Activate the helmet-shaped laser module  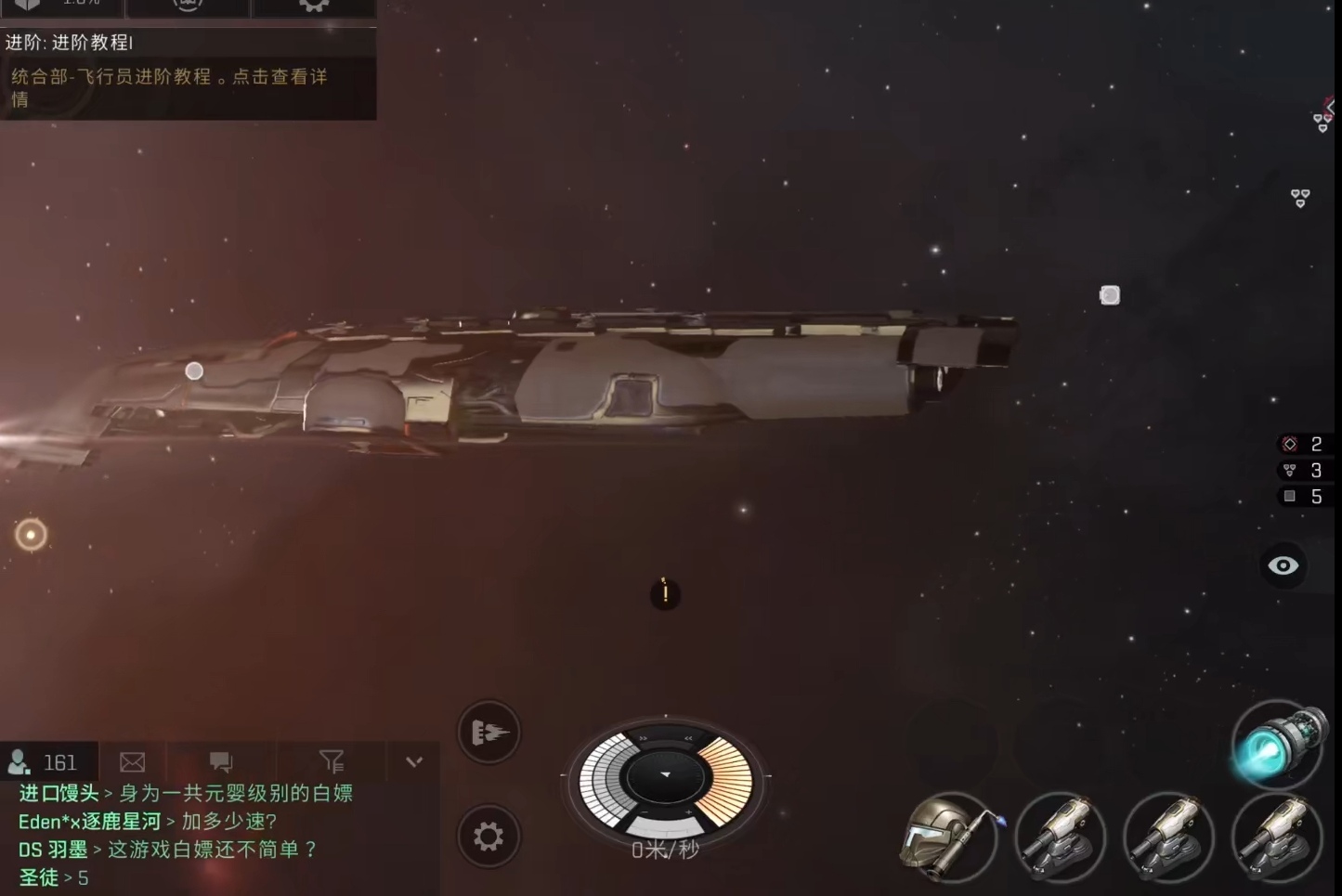coord(949,838)
